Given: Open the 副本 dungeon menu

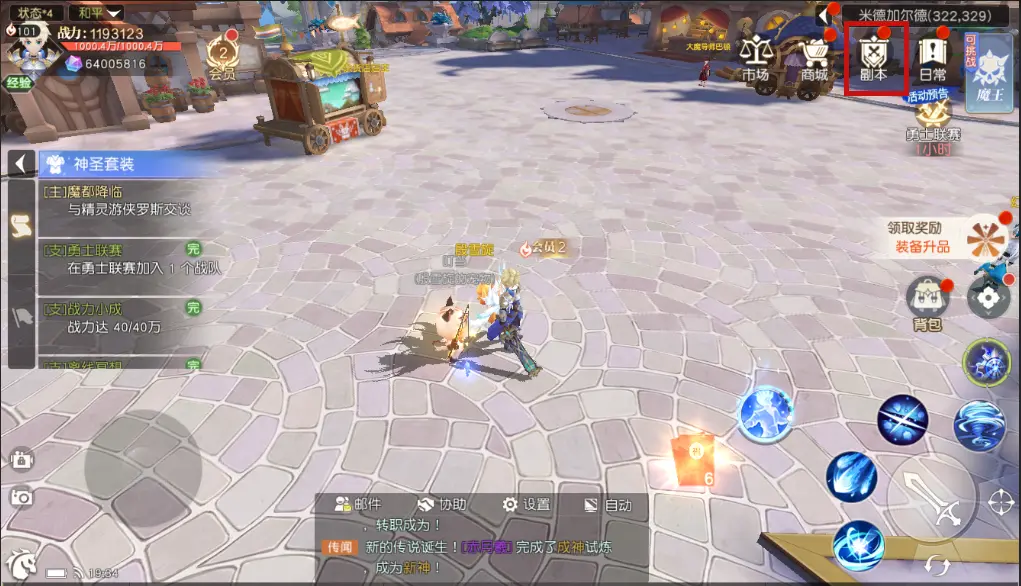Looking at the screenshot, I should click(875, 59).
